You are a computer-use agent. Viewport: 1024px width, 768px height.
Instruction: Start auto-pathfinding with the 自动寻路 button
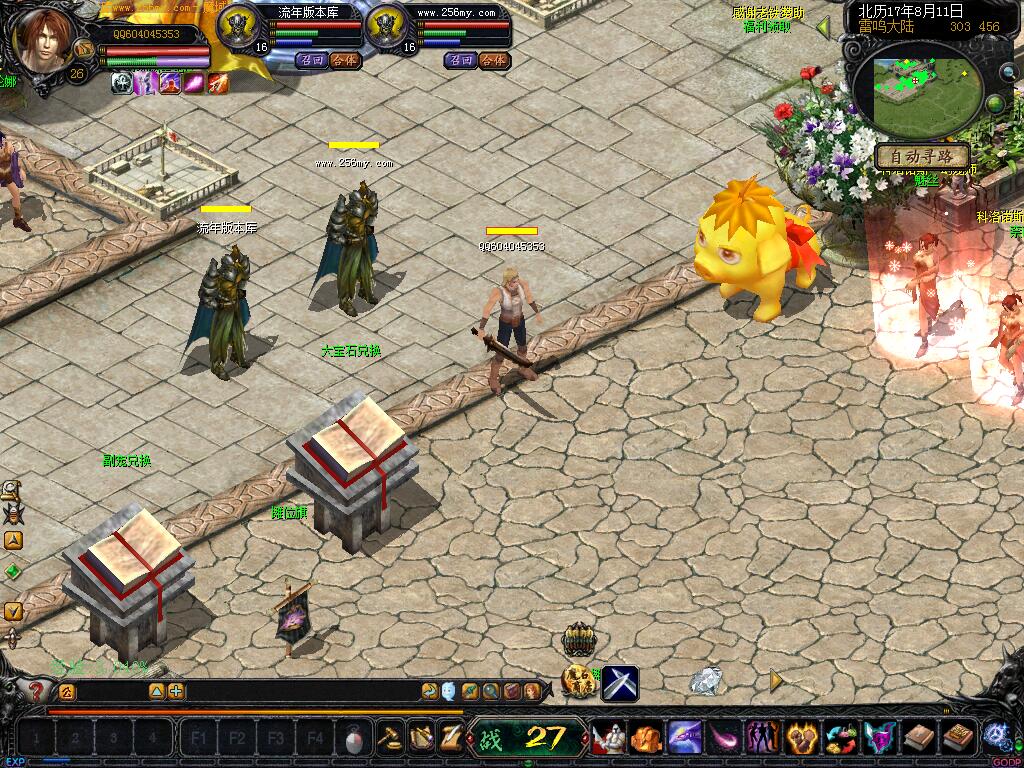(922, 157)
